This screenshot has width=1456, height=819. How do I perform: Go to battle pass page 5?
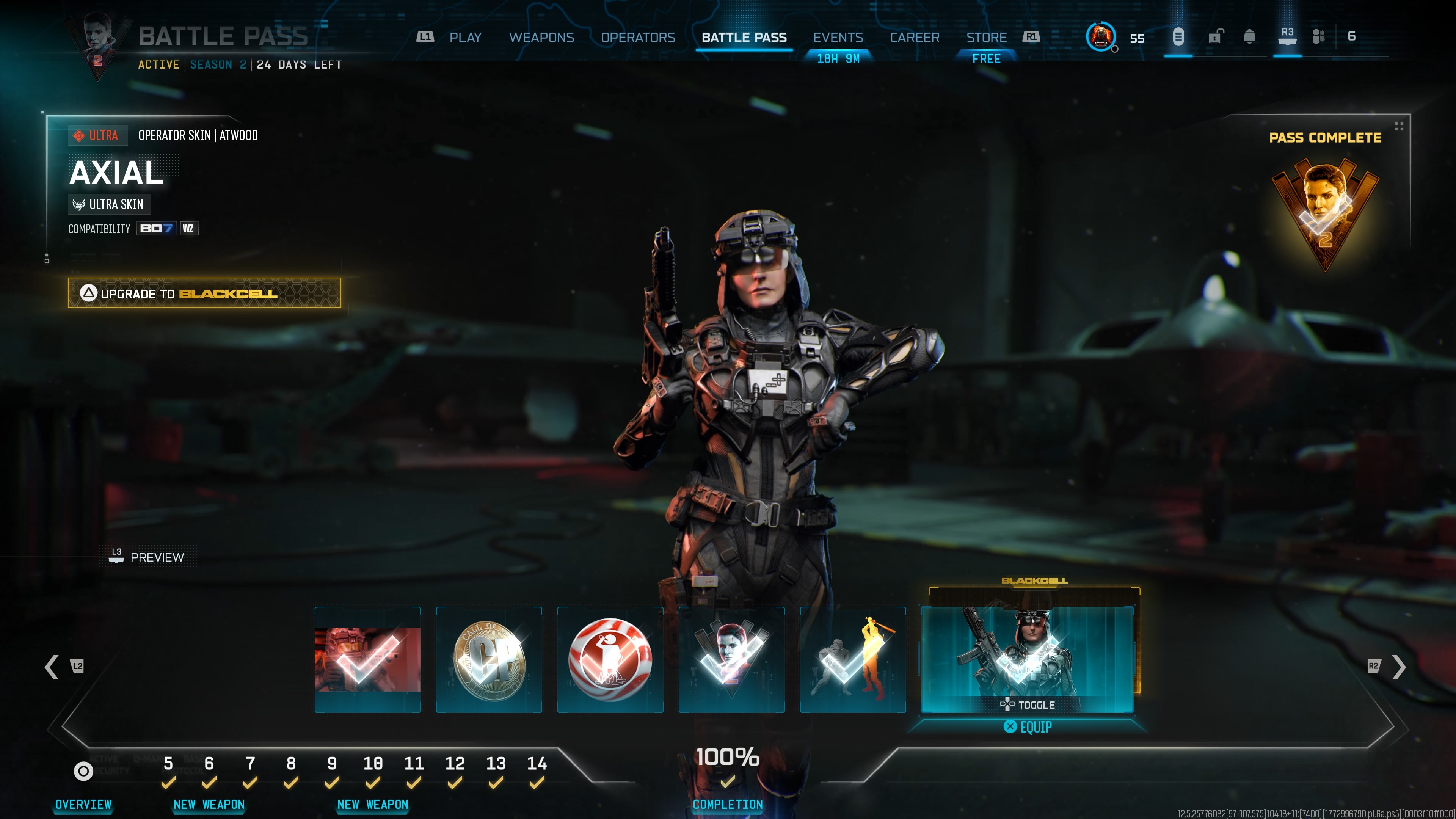tap(168, 764)
